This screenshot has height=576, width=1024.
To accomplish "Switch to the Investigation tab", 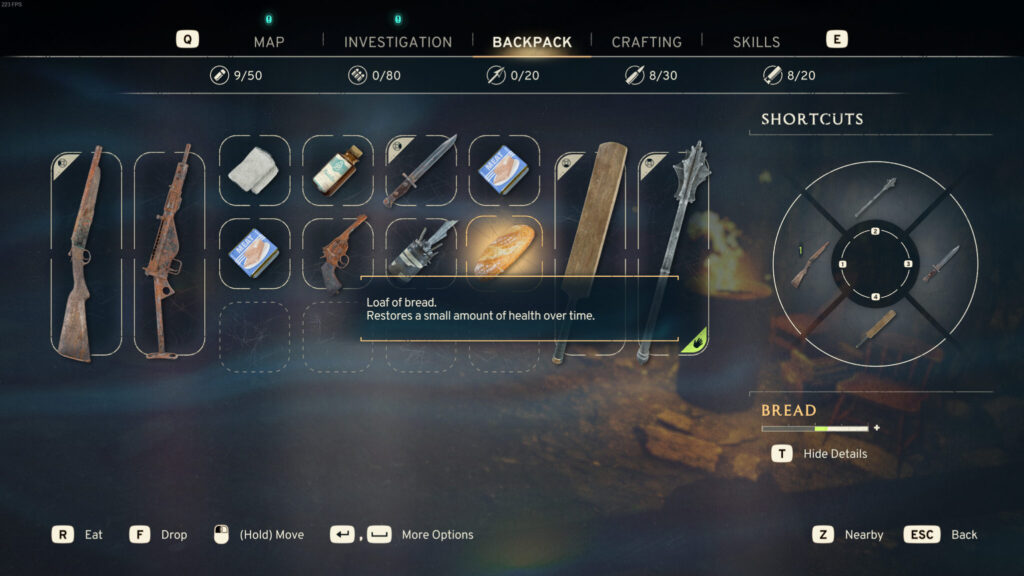I will coord(398,42).
